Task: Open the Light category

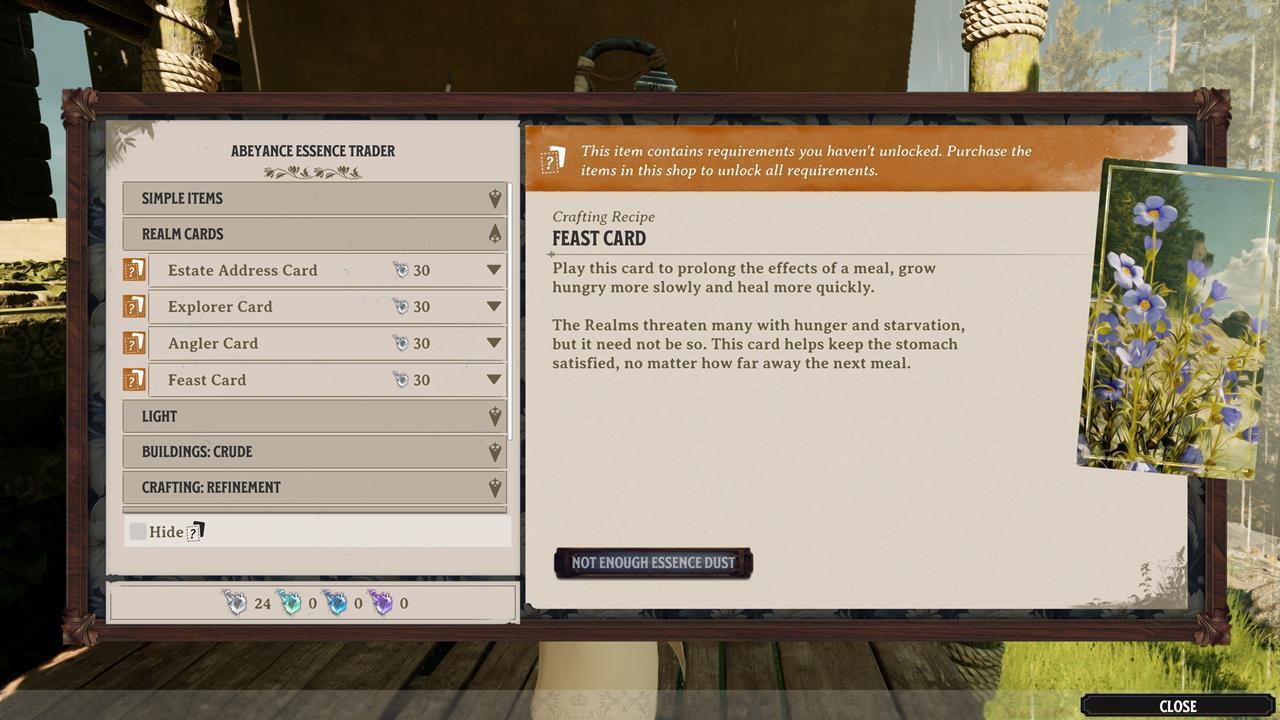Action: (314, 416)
